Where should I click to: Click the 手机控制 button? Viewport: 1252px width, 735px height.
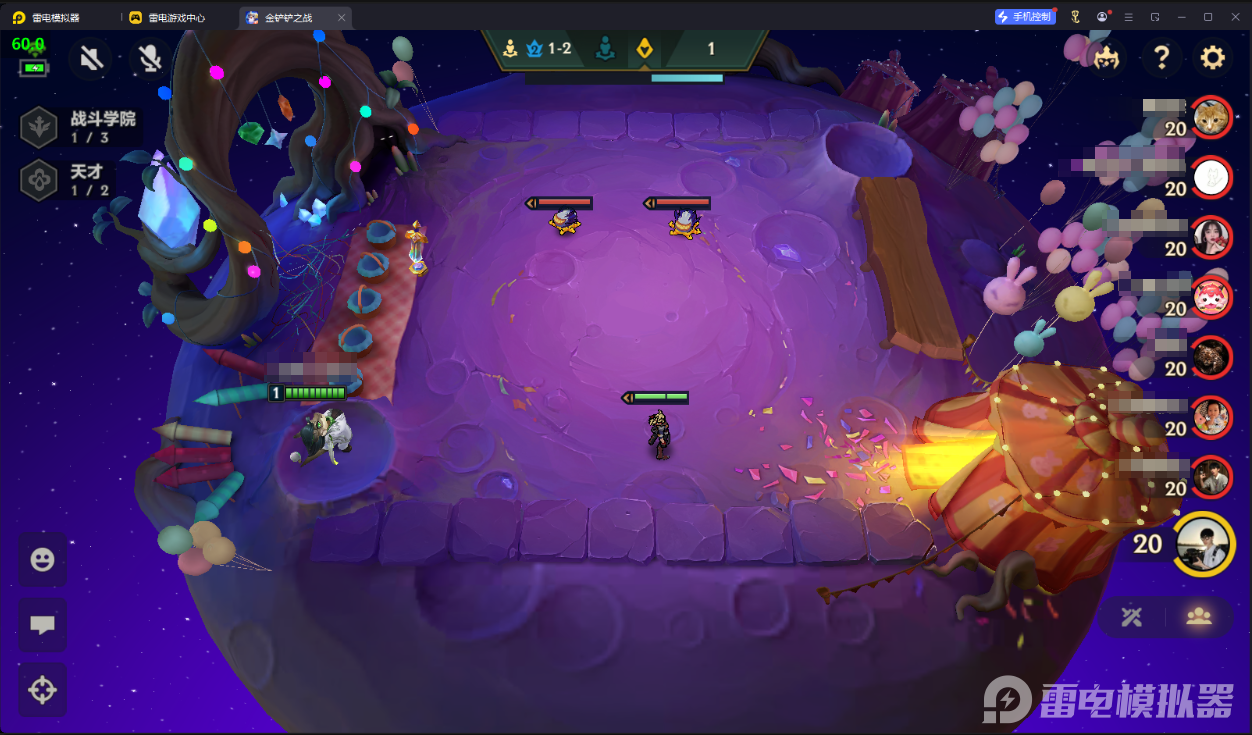click(1025, 17)
